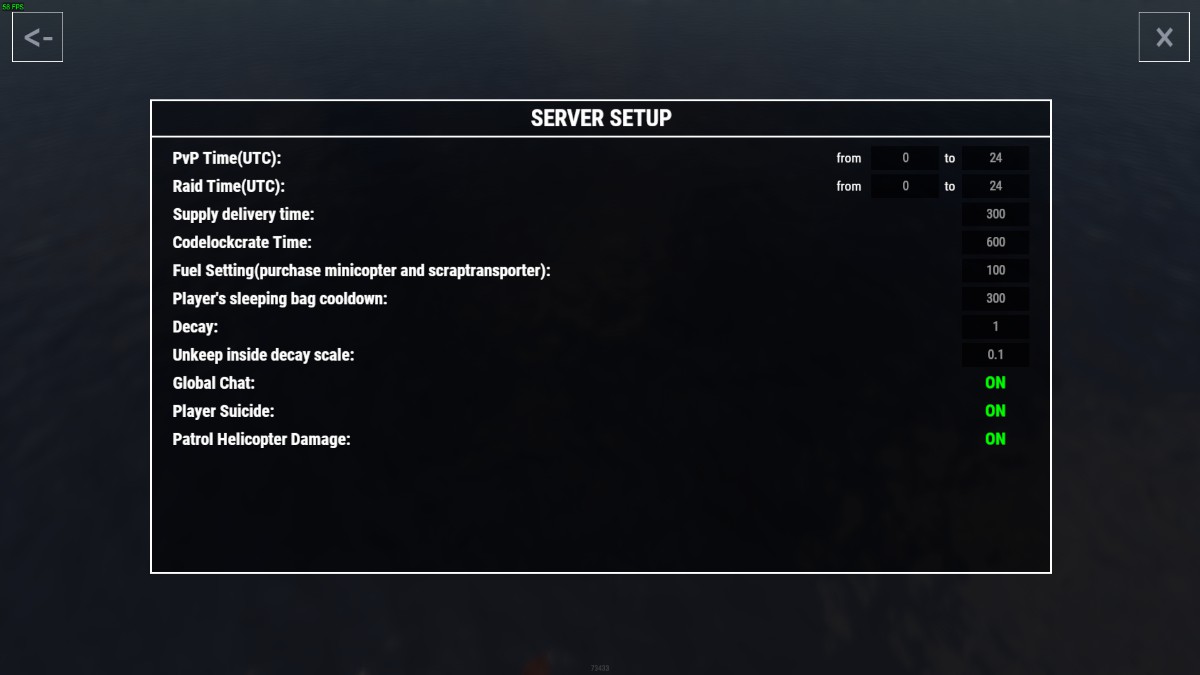Edit the PvP Time 'to' field
The width and height of the screenshot is (1200, 675).
coord(995,158)
